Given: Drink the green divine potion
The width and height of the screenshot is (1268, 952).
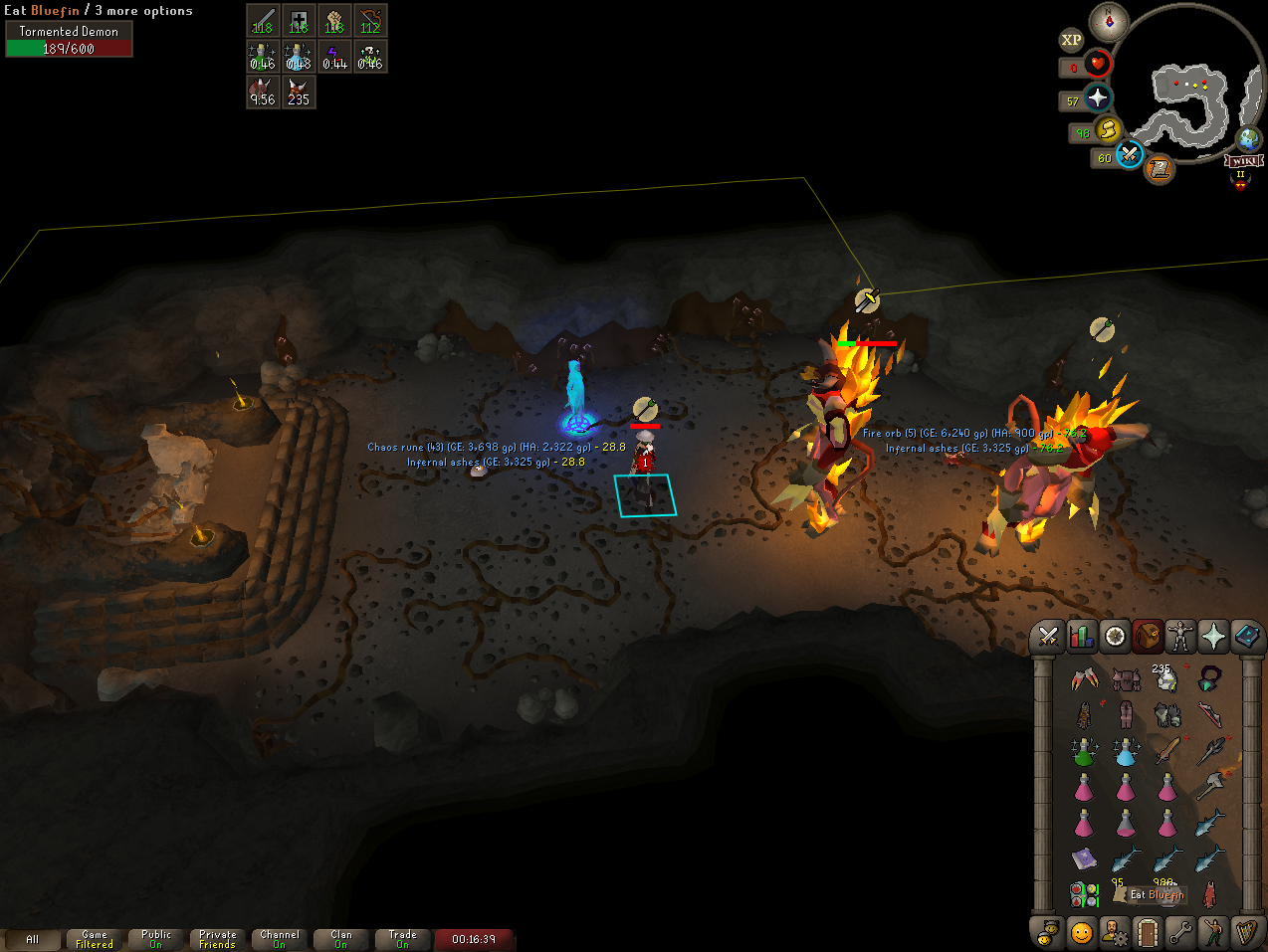Looking at the screenshot, I should pos(1083,751).
